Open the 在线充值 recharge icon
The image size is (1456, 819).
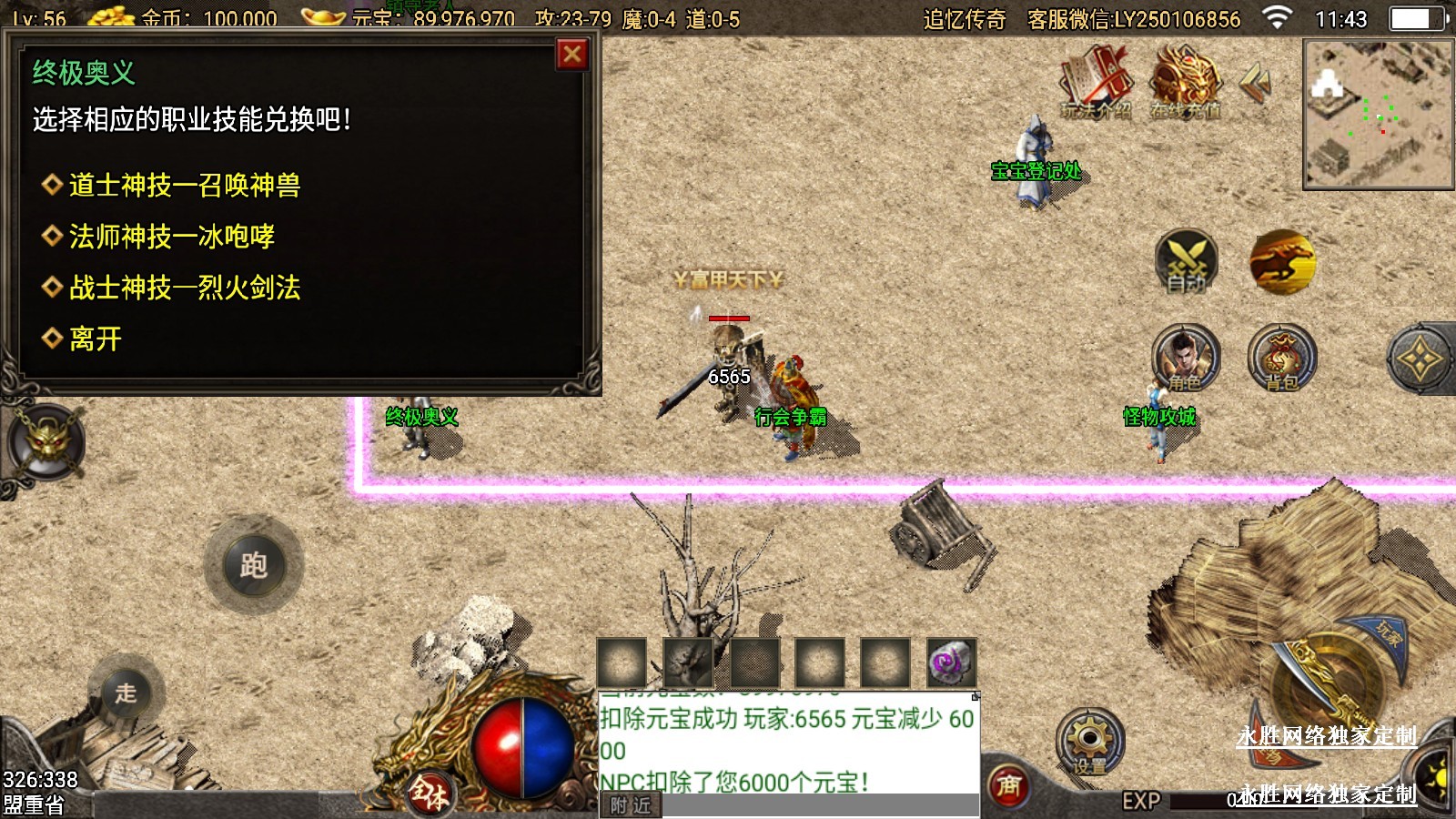click(1185, 84)
